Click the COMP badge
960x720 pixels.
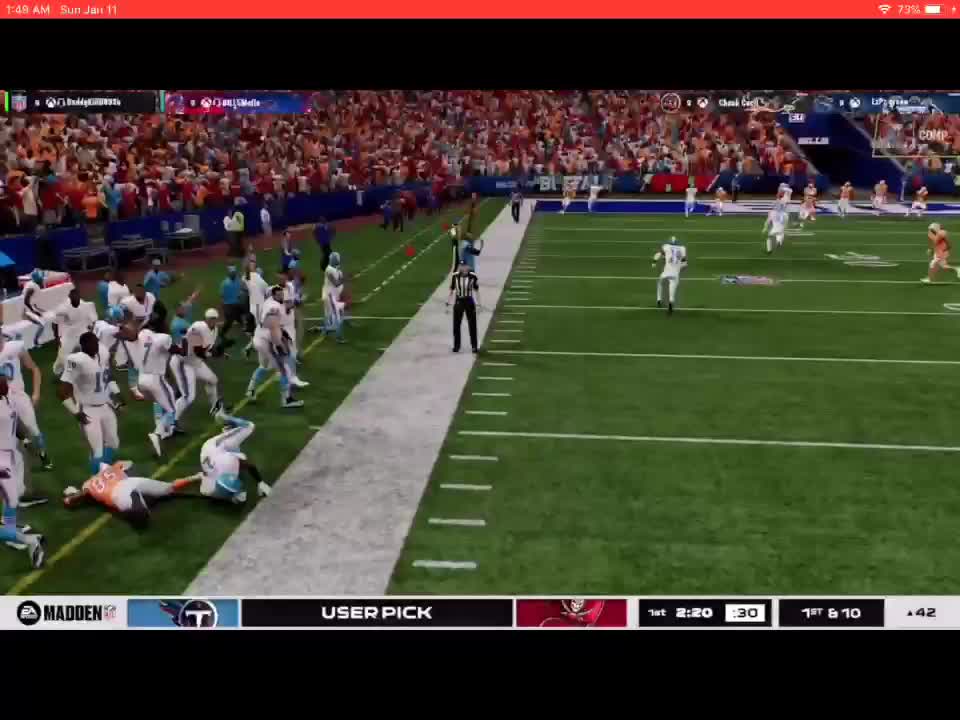932,135
